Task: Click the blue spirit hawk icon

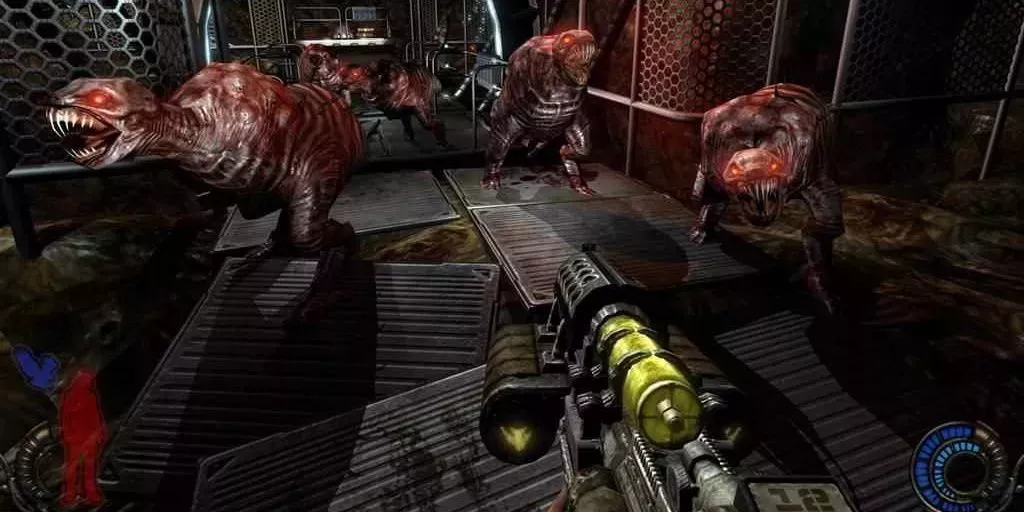Action: (36, 367)
